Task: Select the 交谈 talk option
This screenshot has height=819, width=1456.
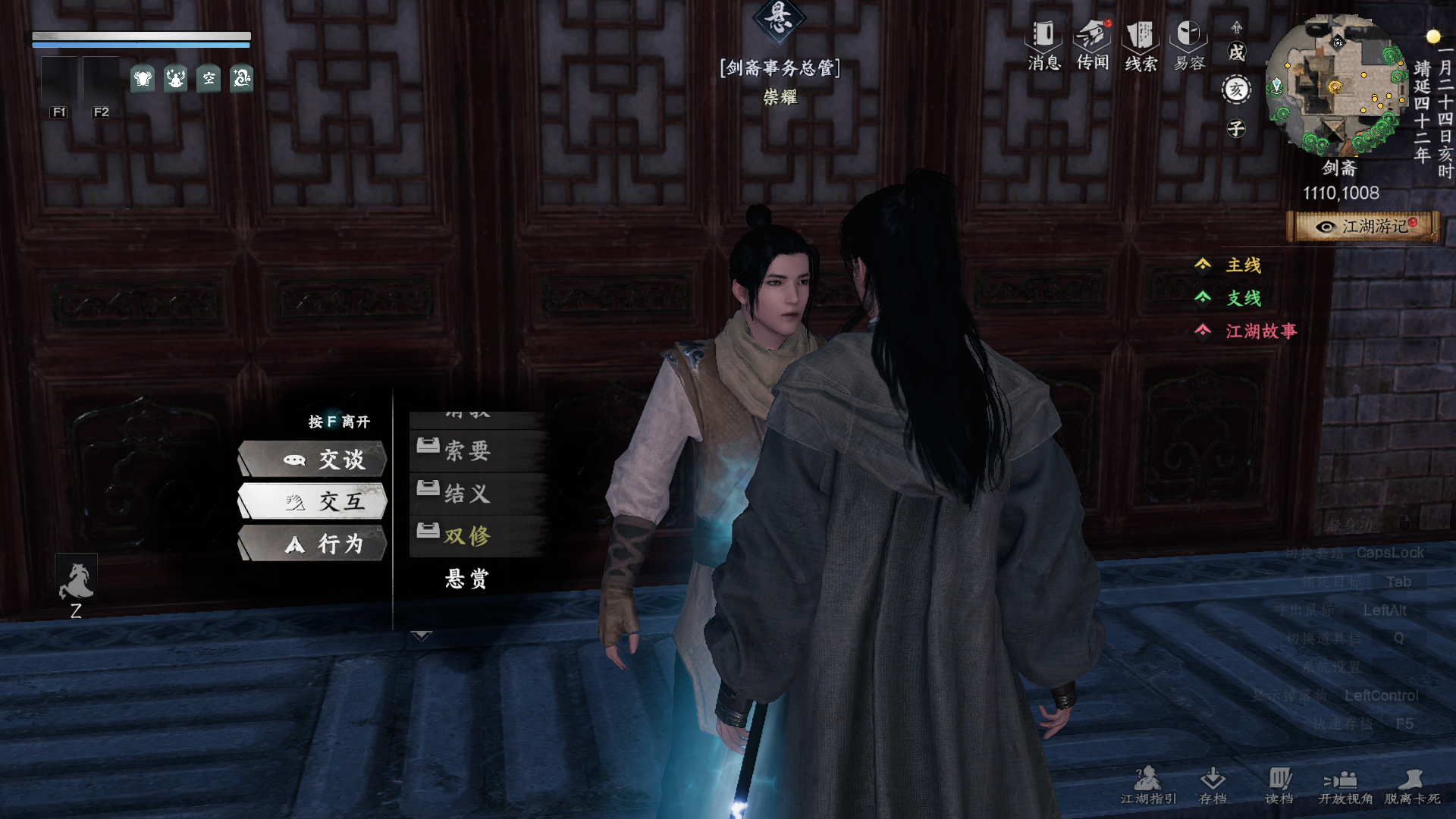Action: pyautogui.click(x=313, y=460)
